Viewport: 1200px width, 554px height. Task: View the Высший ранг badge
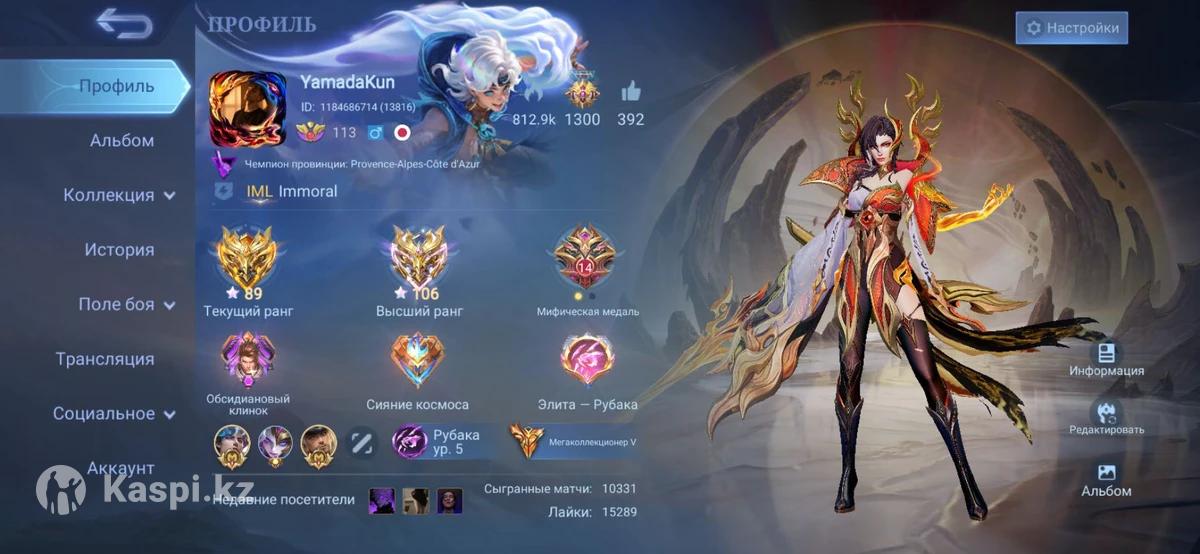tap(419, 256)
